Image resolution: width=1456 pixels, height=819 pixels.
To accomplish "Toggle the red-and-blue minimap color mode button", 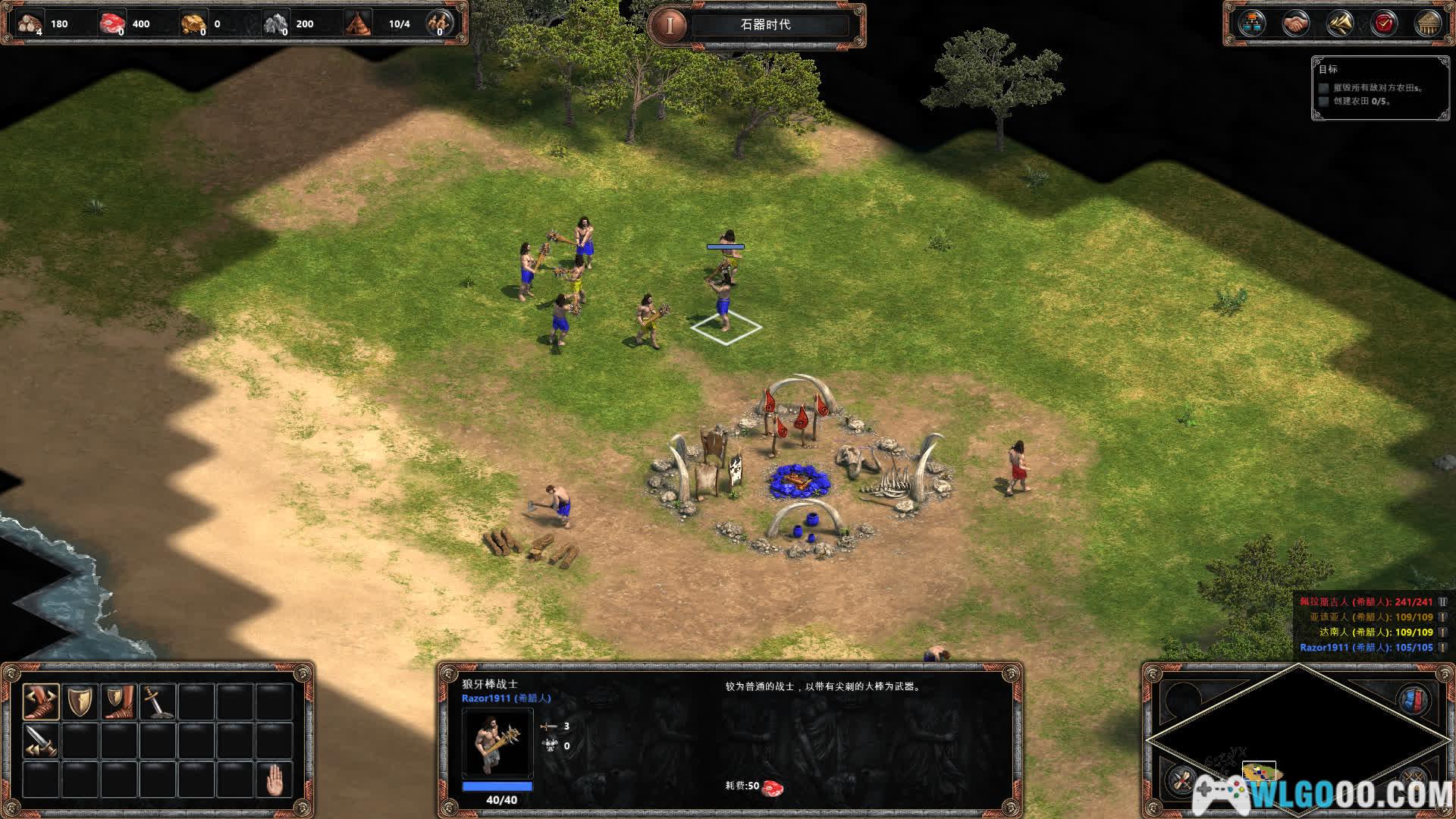I will [1412, 700].
